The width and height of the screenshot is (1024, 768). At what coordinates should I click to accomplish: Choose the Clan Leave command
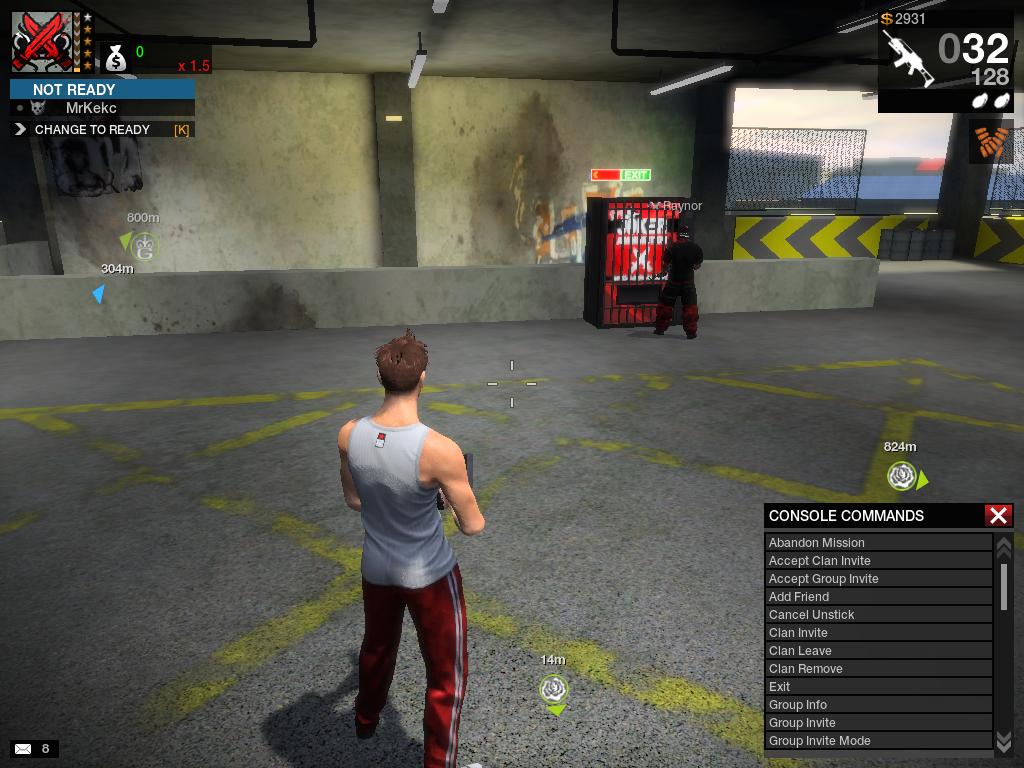(x=878, y=651)
